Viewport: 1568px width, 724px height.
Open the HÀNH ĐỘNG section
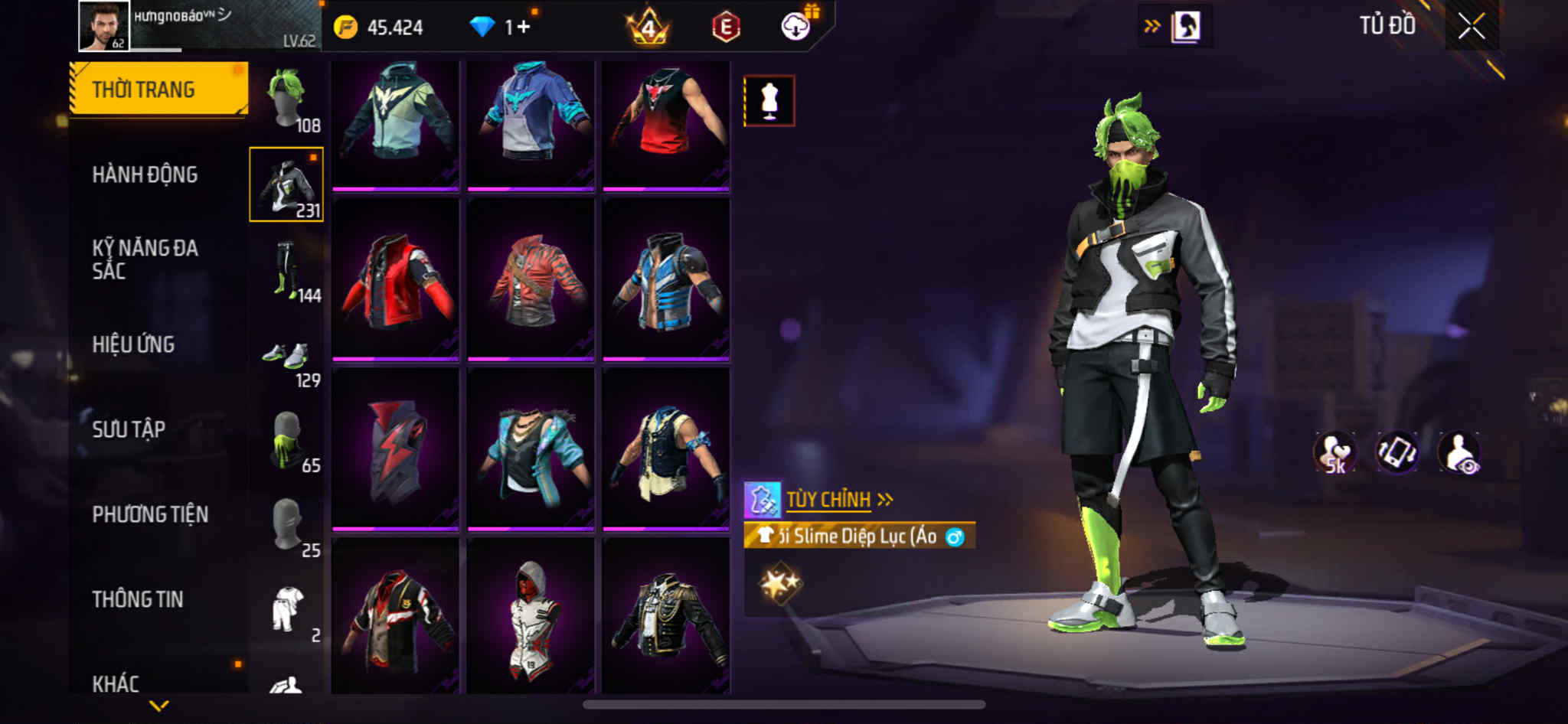pyautogui.click(x=145, y=174)
